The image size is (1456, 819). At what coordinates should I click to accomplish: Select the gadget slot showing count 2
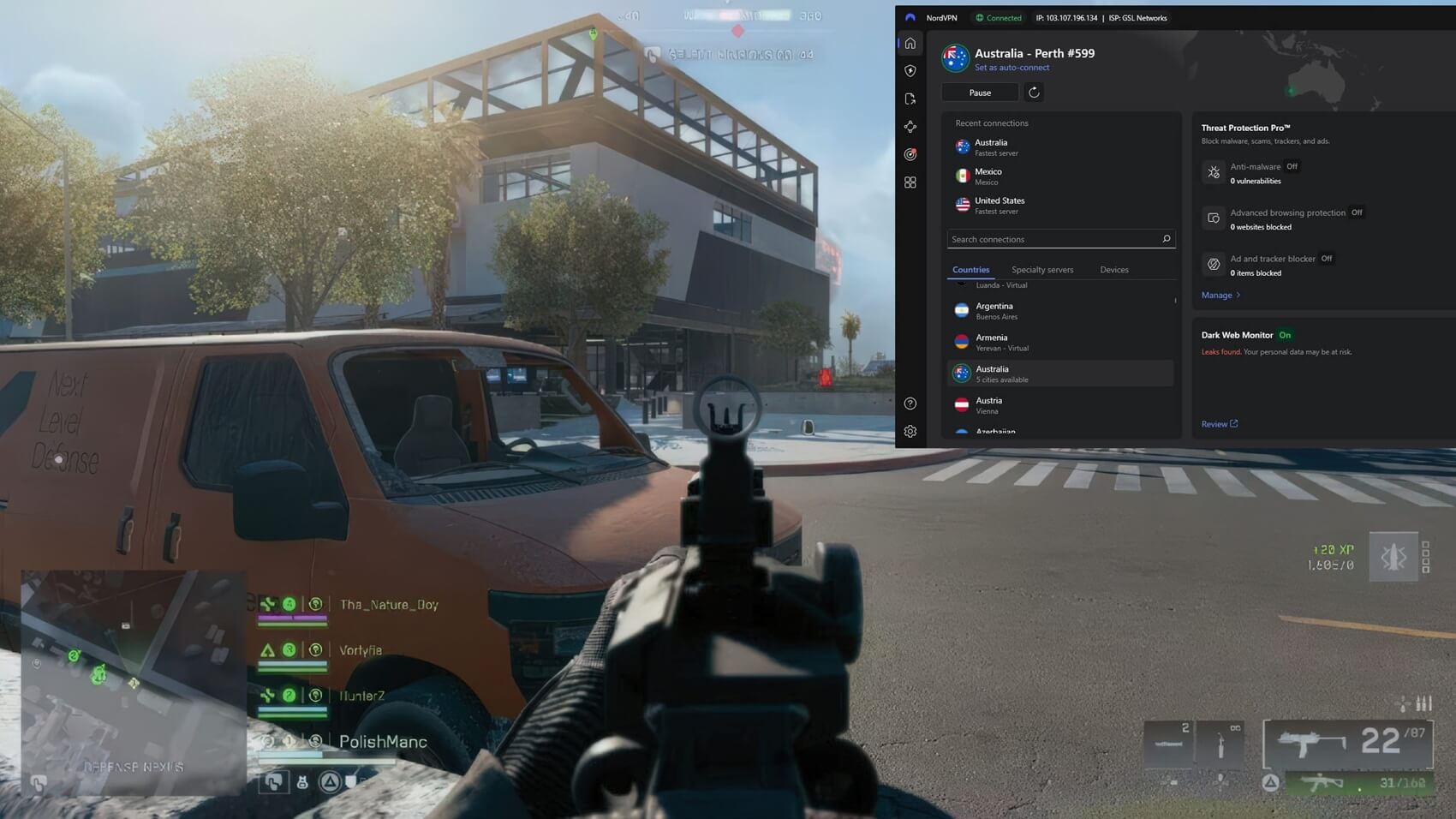pos(1169,743)
